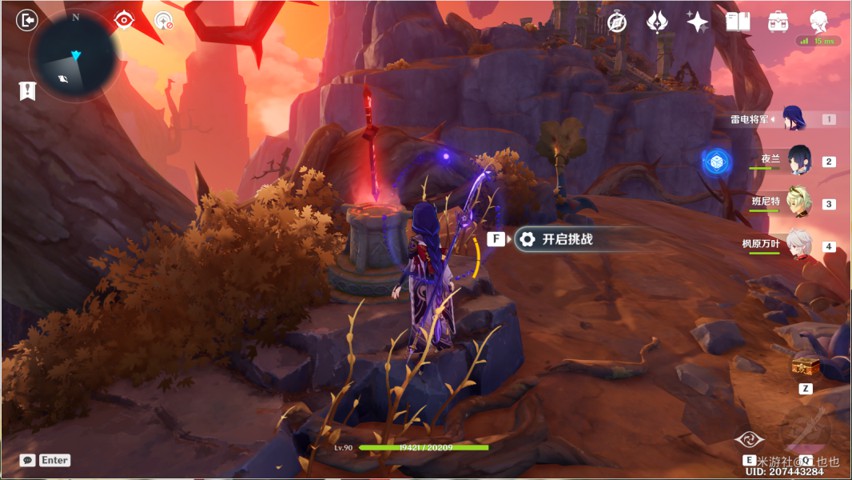Click the exit door icon
The height and width of the screenshot is (480, 852).
[x=26, y=19]
